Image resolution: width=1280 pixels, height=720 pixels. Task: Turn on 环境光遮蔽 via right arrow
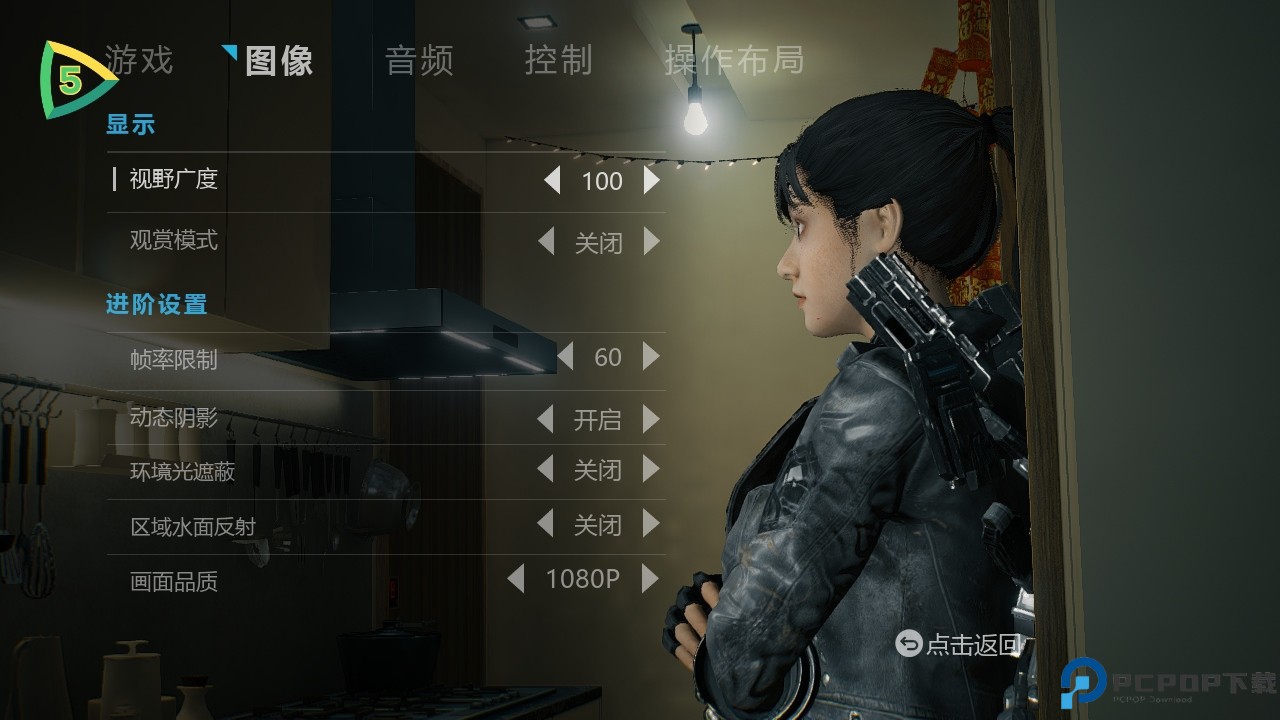(652, 469)
